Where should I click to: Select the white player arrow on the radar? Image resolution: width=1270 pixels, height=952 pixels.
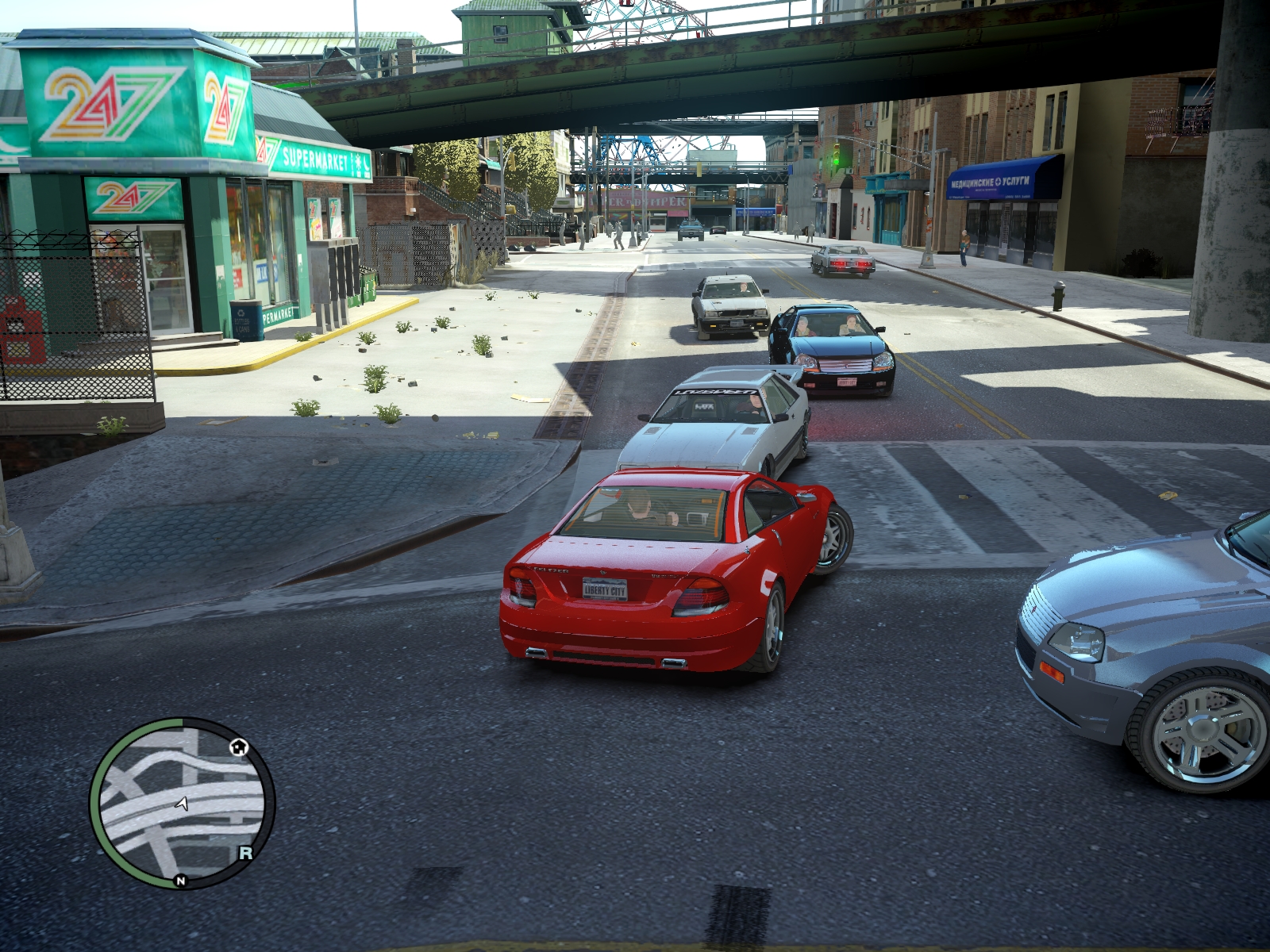click(183, 804)
